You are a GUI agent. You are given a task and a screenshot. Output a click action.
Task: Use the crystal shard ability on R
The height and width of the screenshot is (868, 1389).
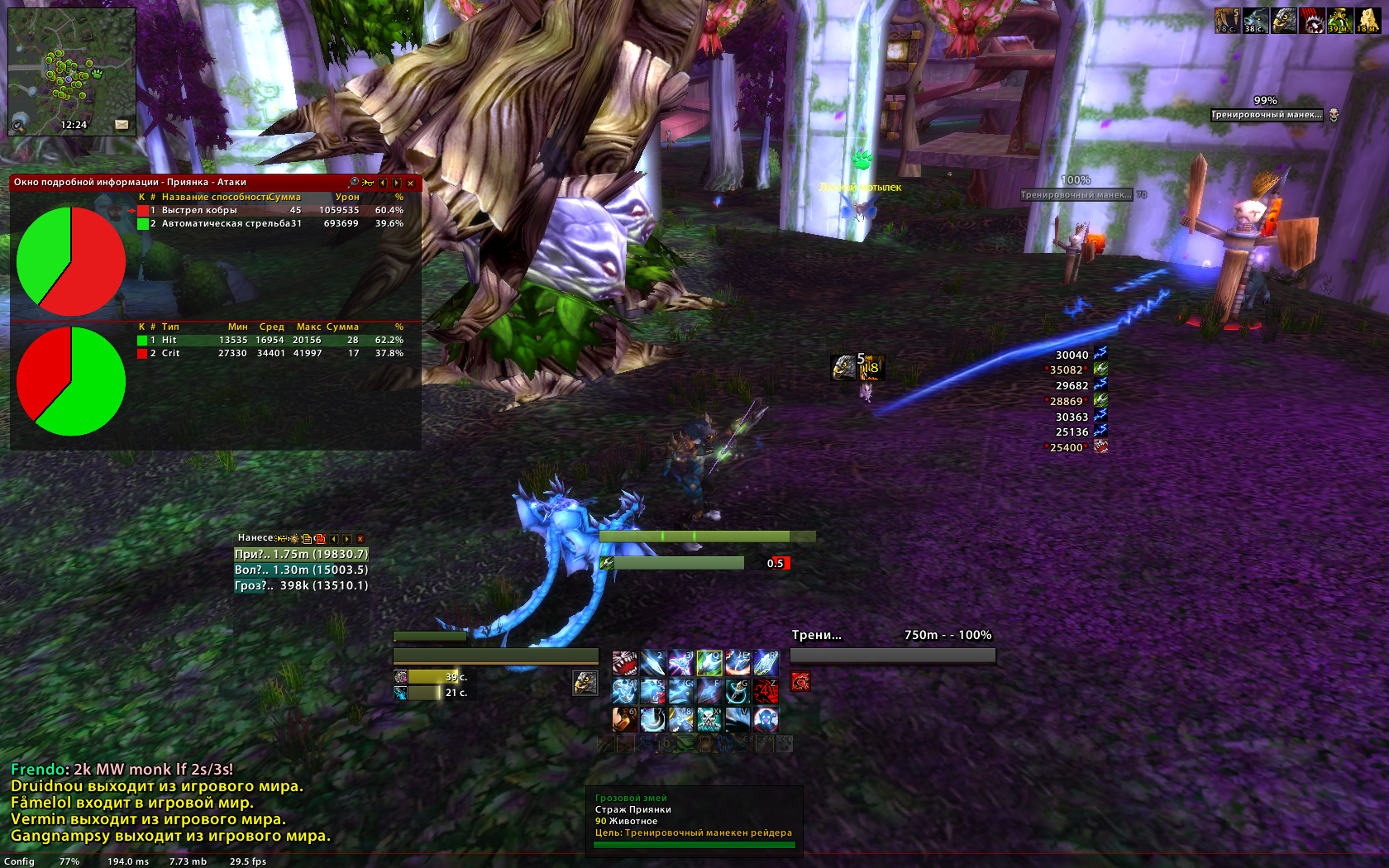click(766, 664)
